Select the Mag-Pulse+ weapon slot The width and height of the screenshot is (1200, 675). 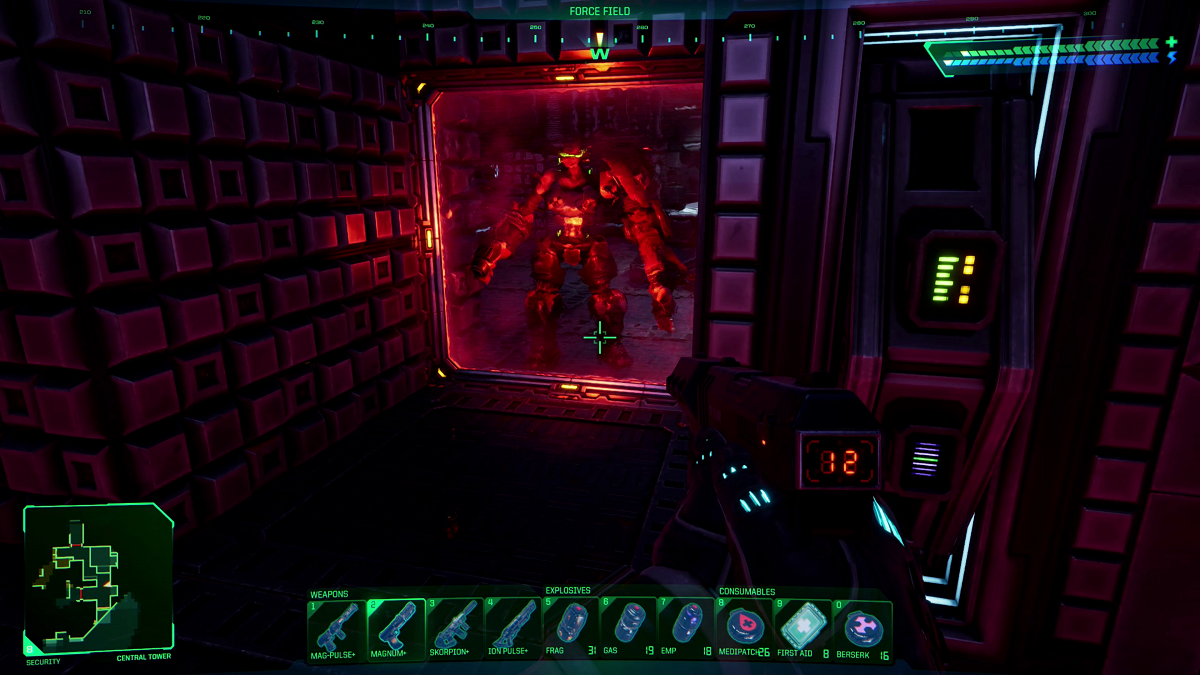(337, 628)
